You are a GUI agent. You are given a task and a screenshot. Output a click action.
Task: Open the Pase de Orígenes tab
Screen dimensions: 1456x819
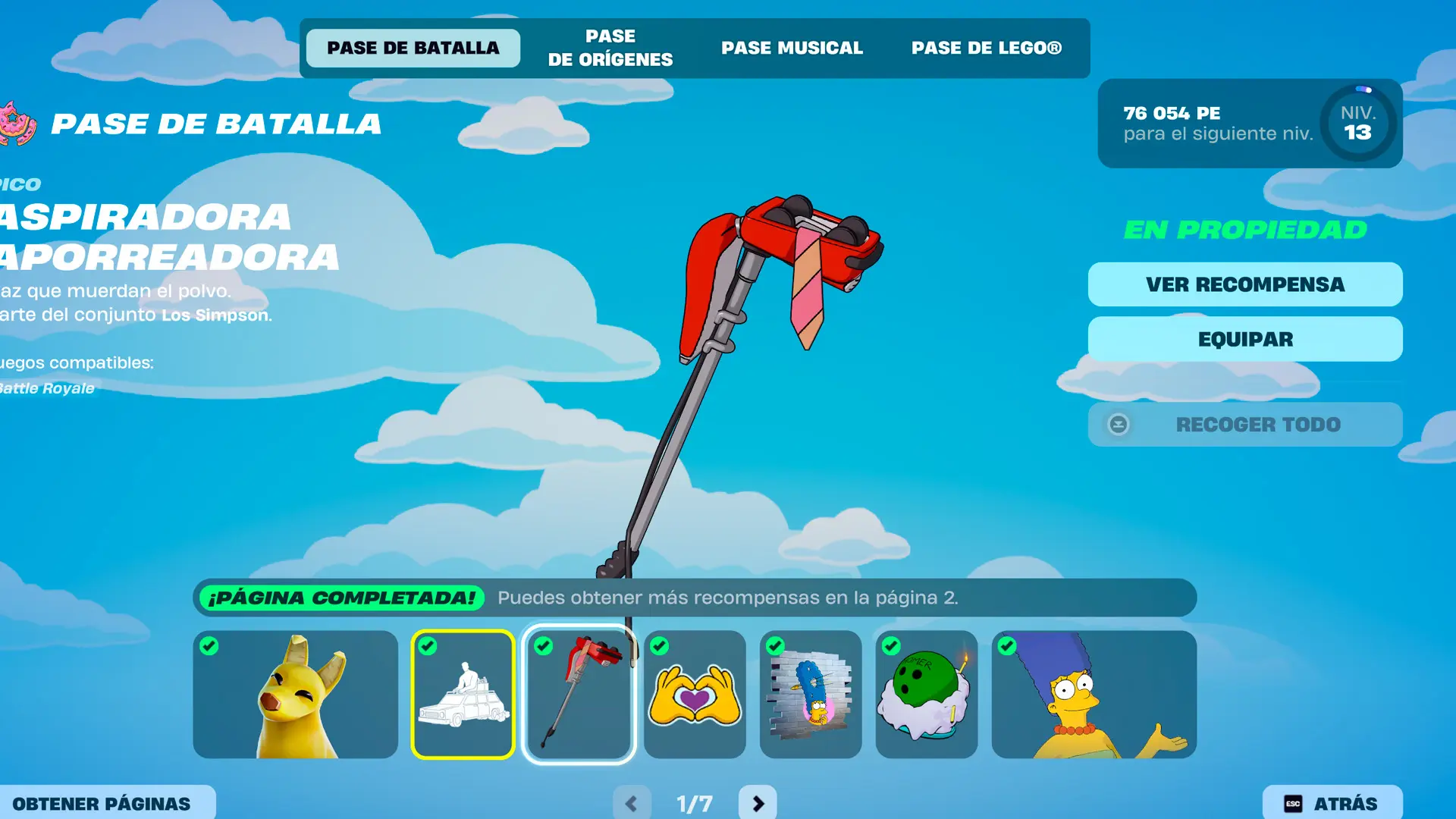point(610,48)
